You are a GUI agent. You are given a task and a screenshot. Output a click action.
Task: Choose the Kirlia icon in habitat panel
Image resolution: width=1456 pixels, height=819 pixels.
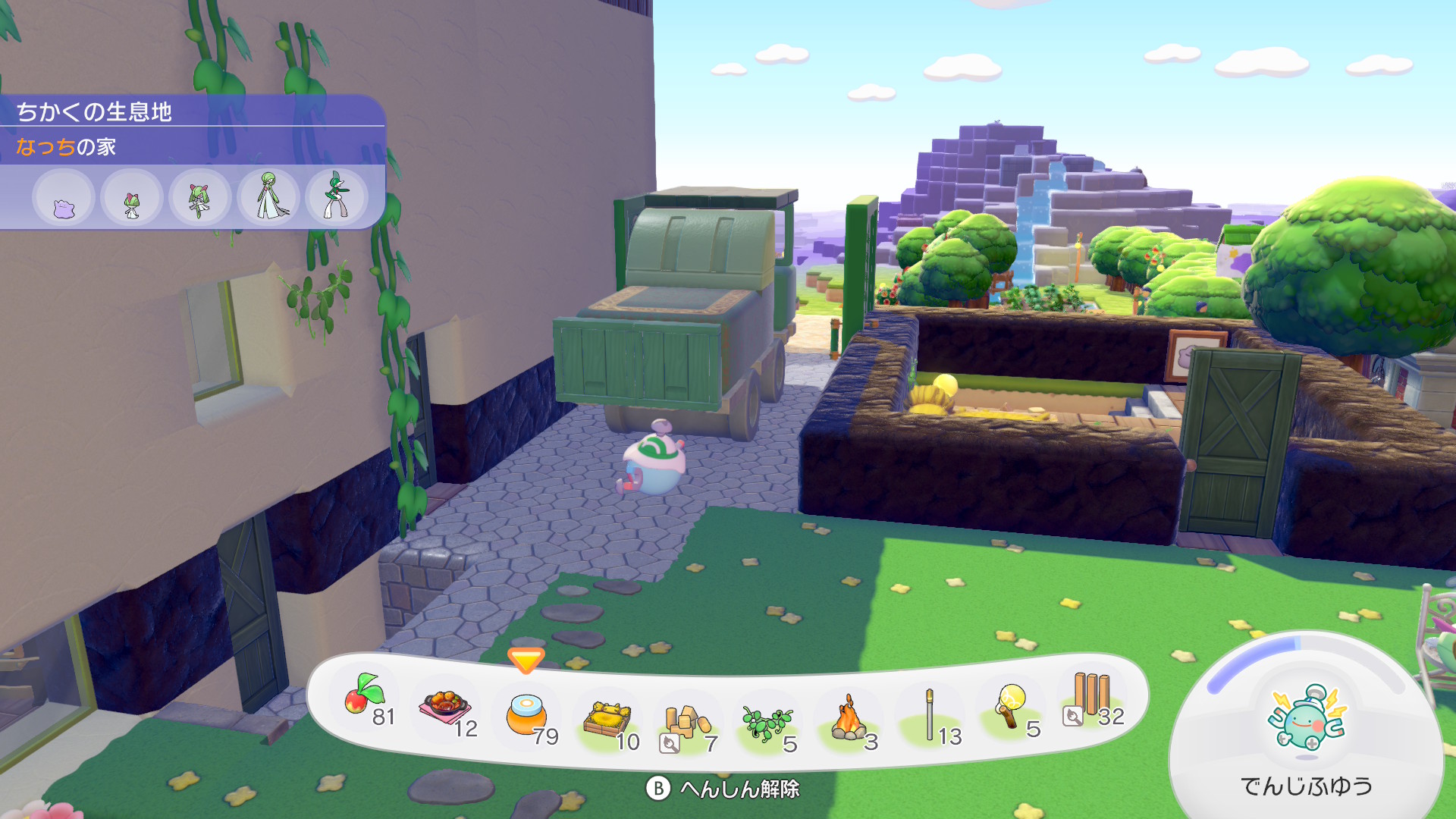(200, 199)
